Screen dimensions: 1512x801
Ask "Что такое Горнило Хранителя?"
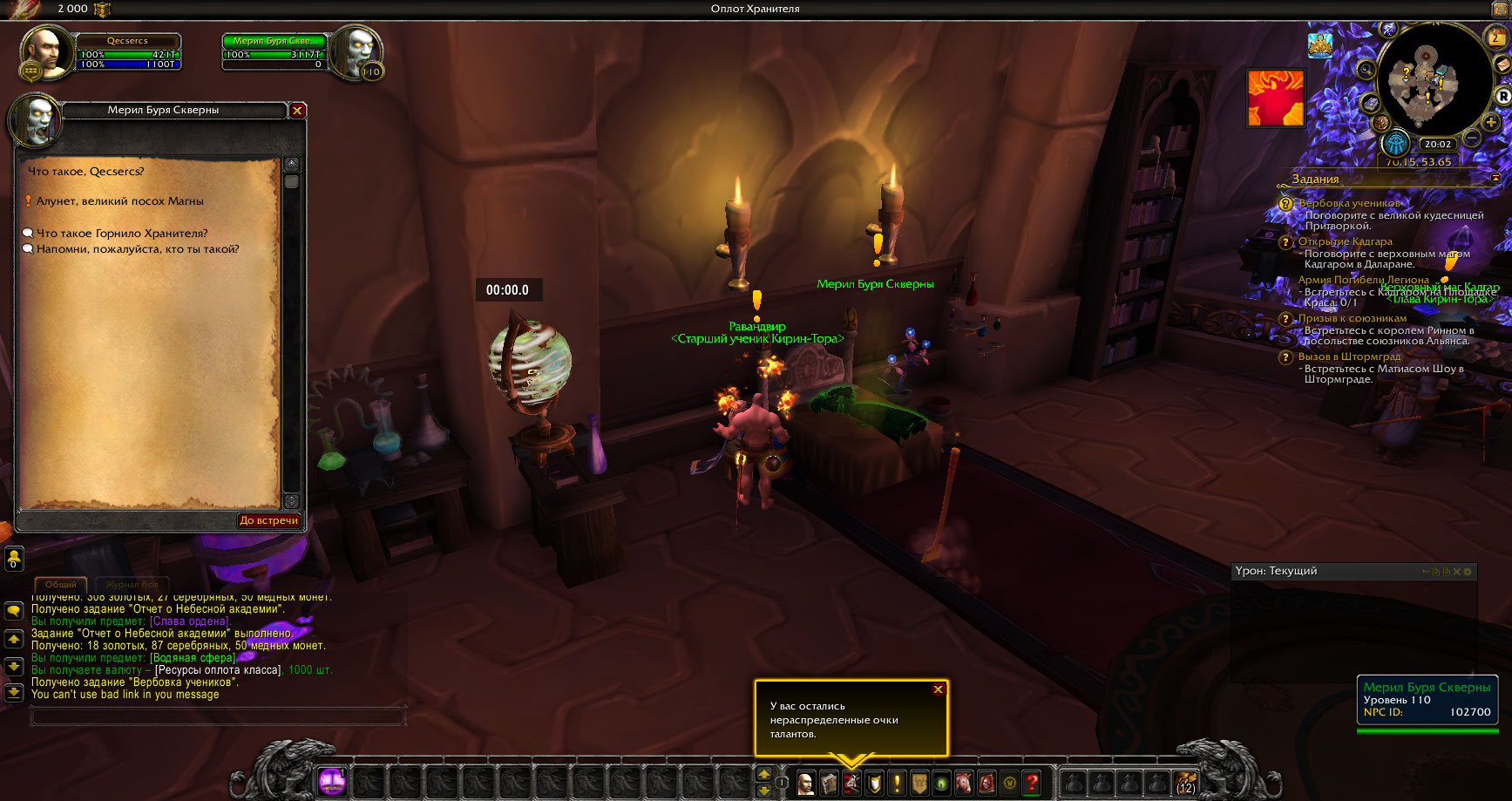tap(122, 234)
